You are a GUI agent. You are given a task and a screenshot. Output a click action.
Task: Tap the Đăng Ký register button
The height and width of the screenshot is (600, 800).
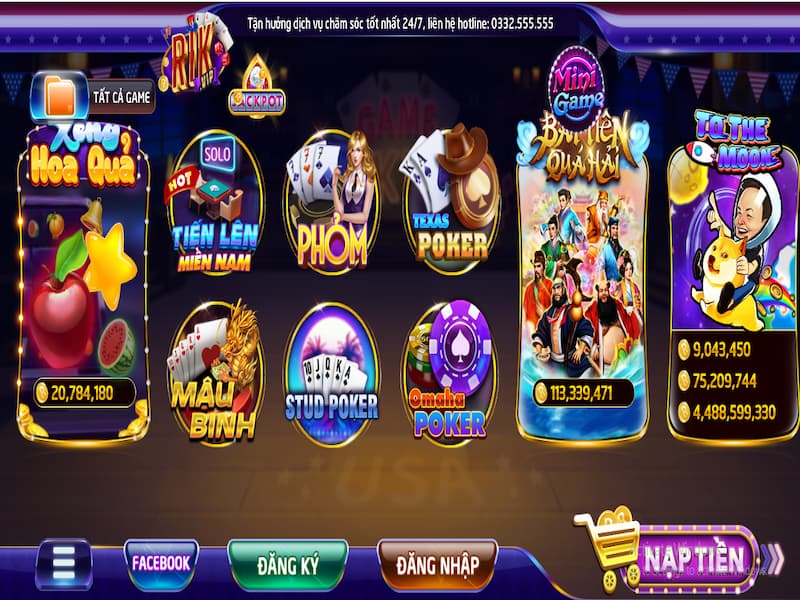(286, 565)
